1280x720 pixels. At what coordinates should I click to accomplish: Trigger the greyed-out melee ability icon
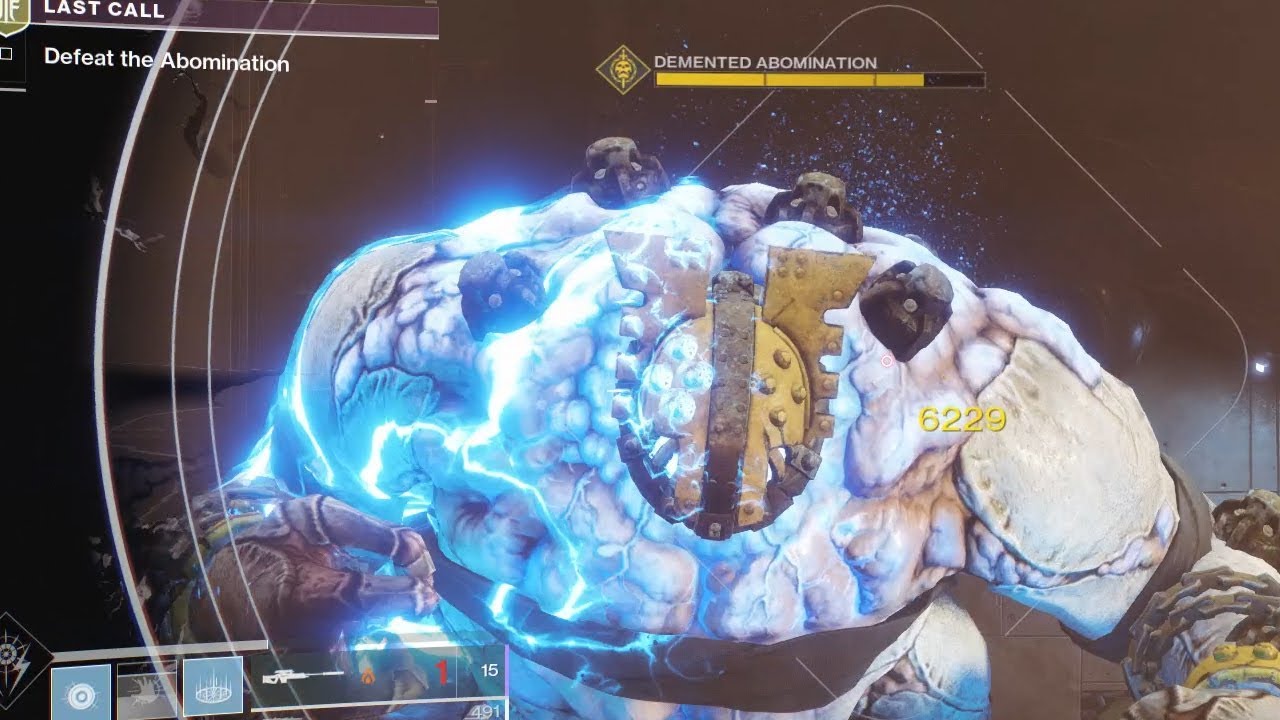(x=146, y=691)
